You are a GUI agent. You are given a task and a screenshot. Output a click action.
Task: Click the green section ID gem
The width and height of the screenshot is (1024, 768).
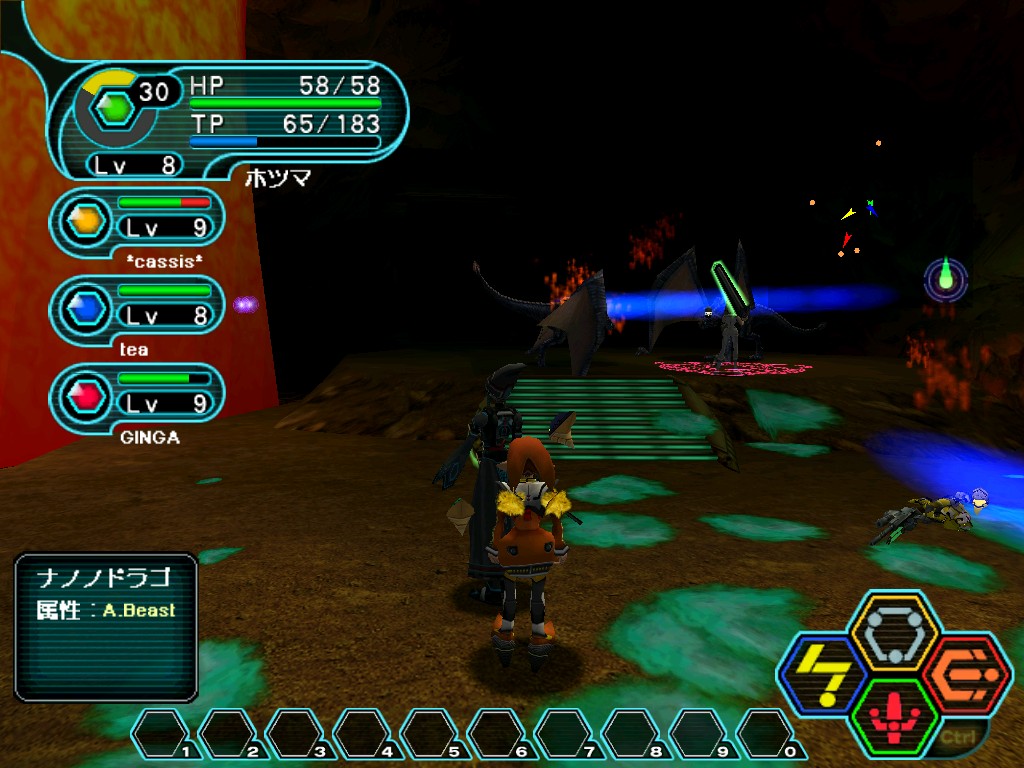coord(118,107)
